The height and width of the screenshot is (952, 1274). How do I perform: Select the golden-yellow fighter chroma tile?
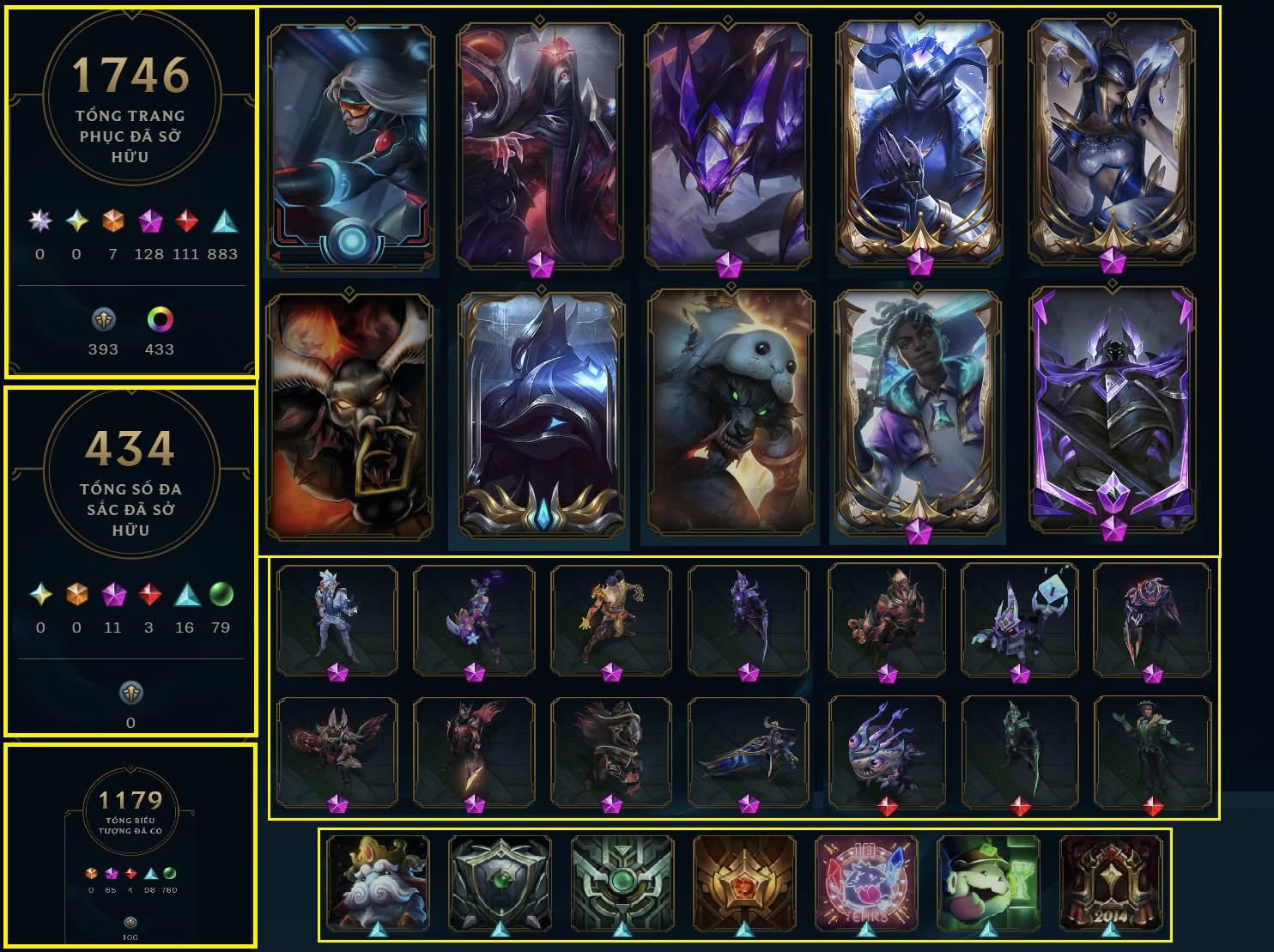coord(610,618)
